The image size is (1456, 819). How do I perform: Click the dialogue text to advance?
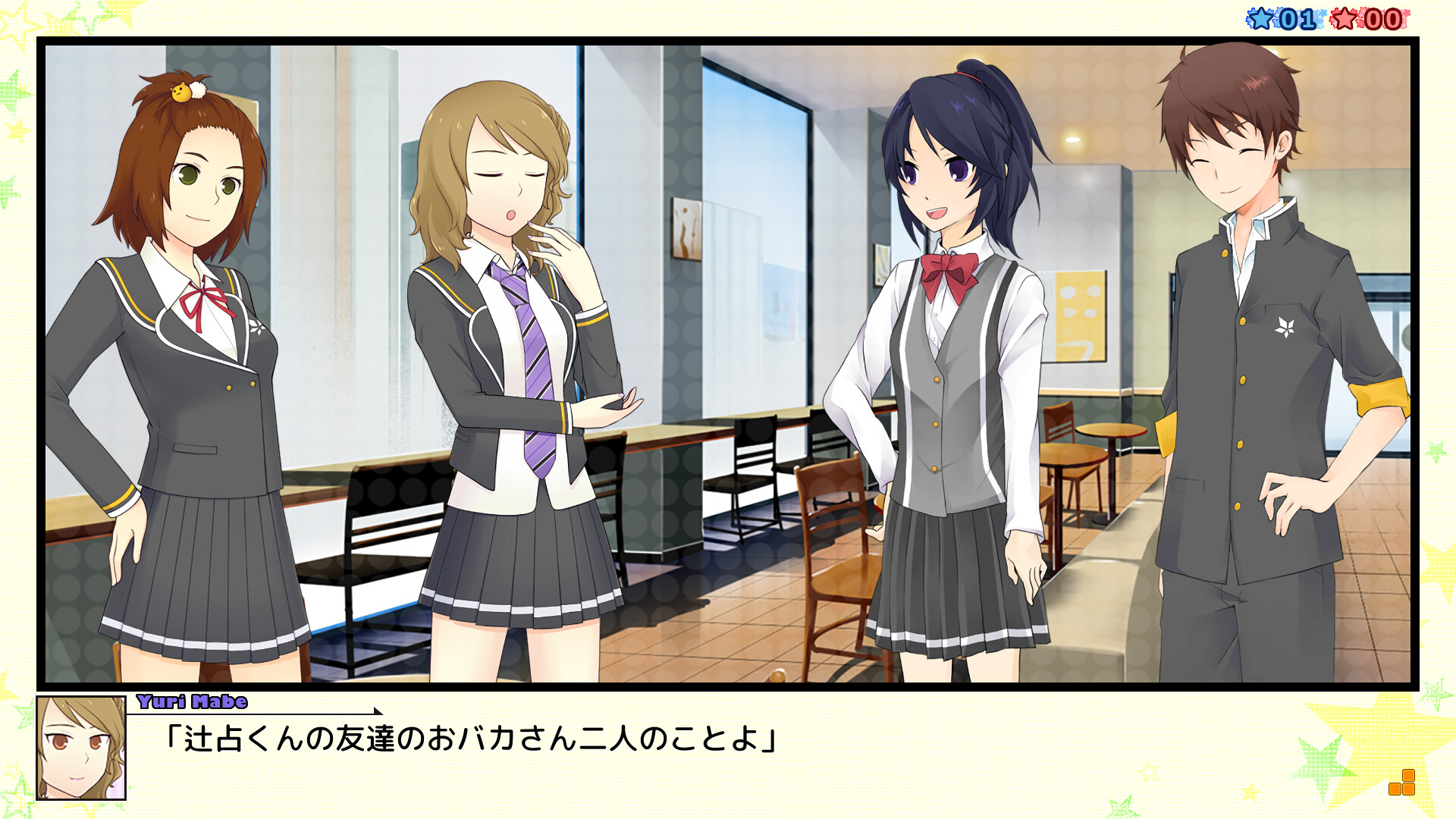[470, 739]
